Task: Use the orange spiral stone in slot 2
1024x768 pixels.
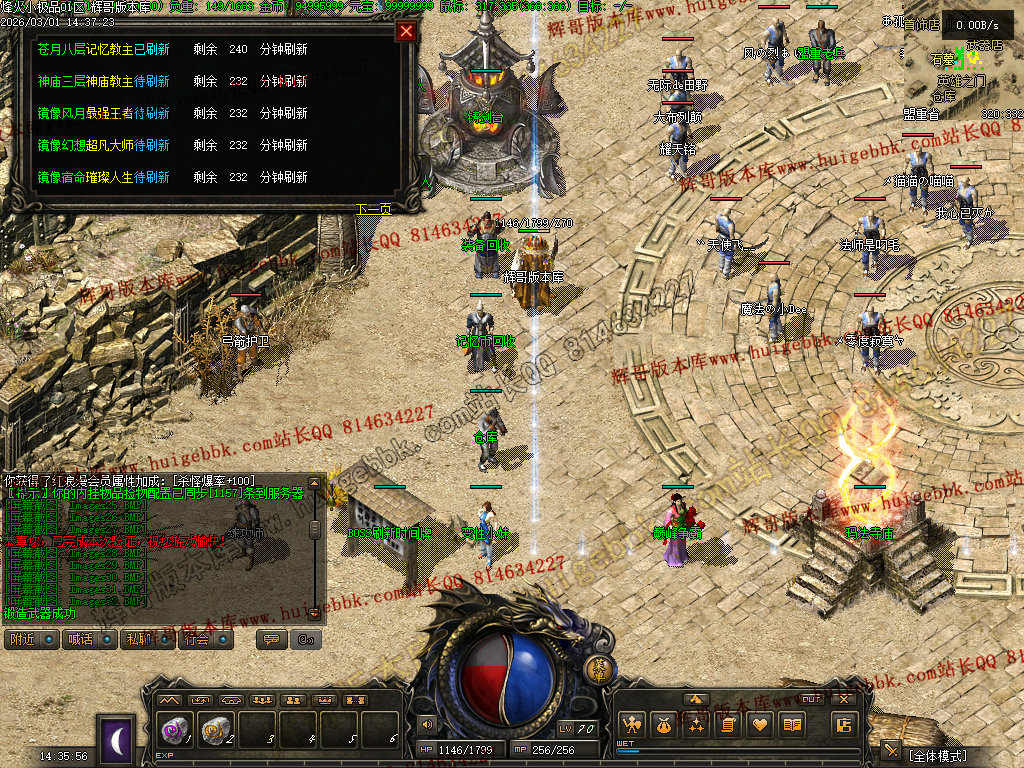Action: click(x=215, y=731)
